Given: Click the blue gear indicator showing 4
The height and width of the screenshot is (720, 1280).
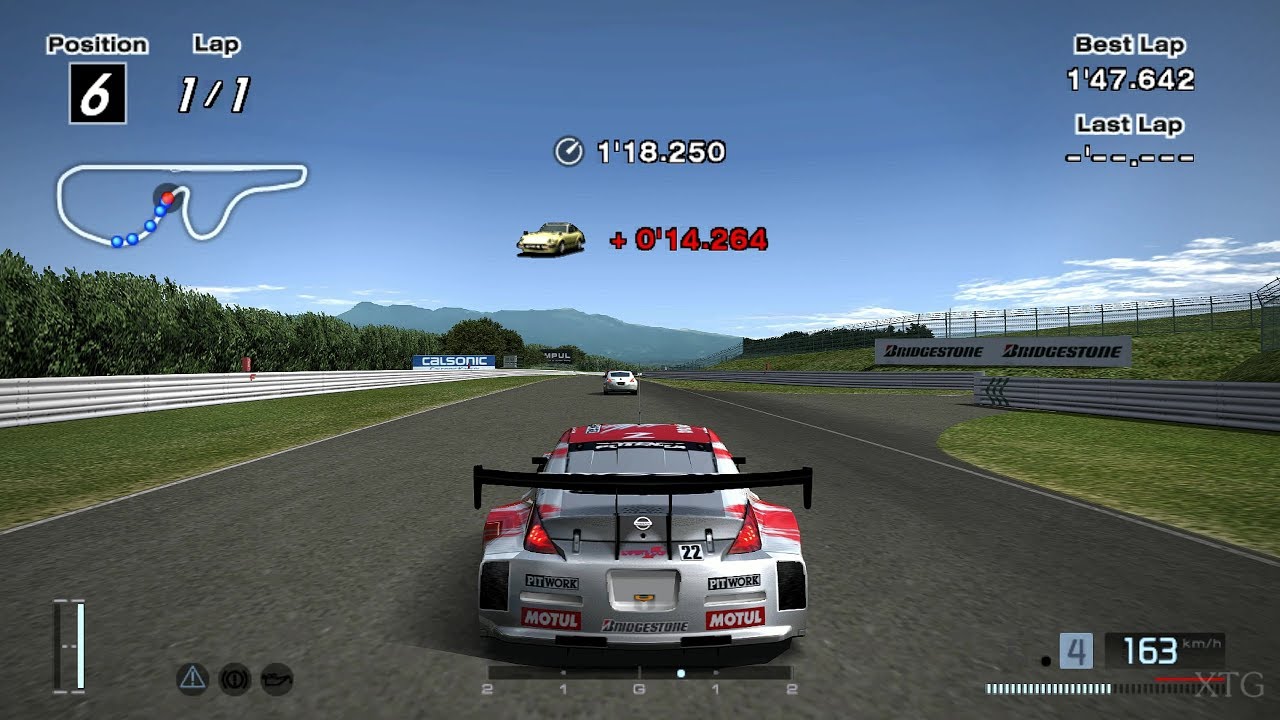Looking at the screenshot, I should pos(1077,651).
